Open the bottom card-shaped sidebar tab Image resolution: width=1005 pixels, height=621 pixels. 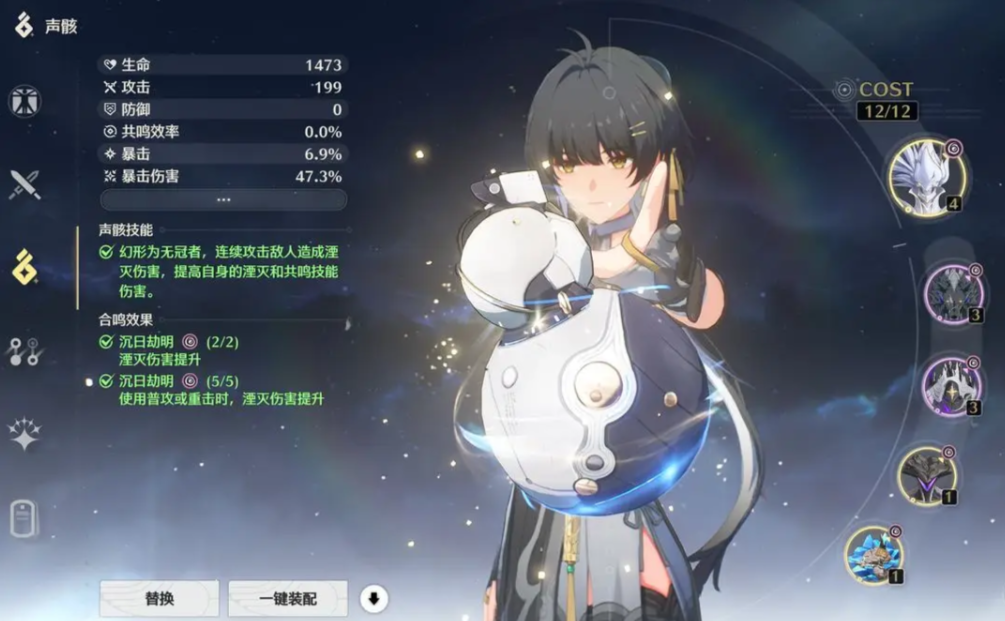click(x=24, y=517)
